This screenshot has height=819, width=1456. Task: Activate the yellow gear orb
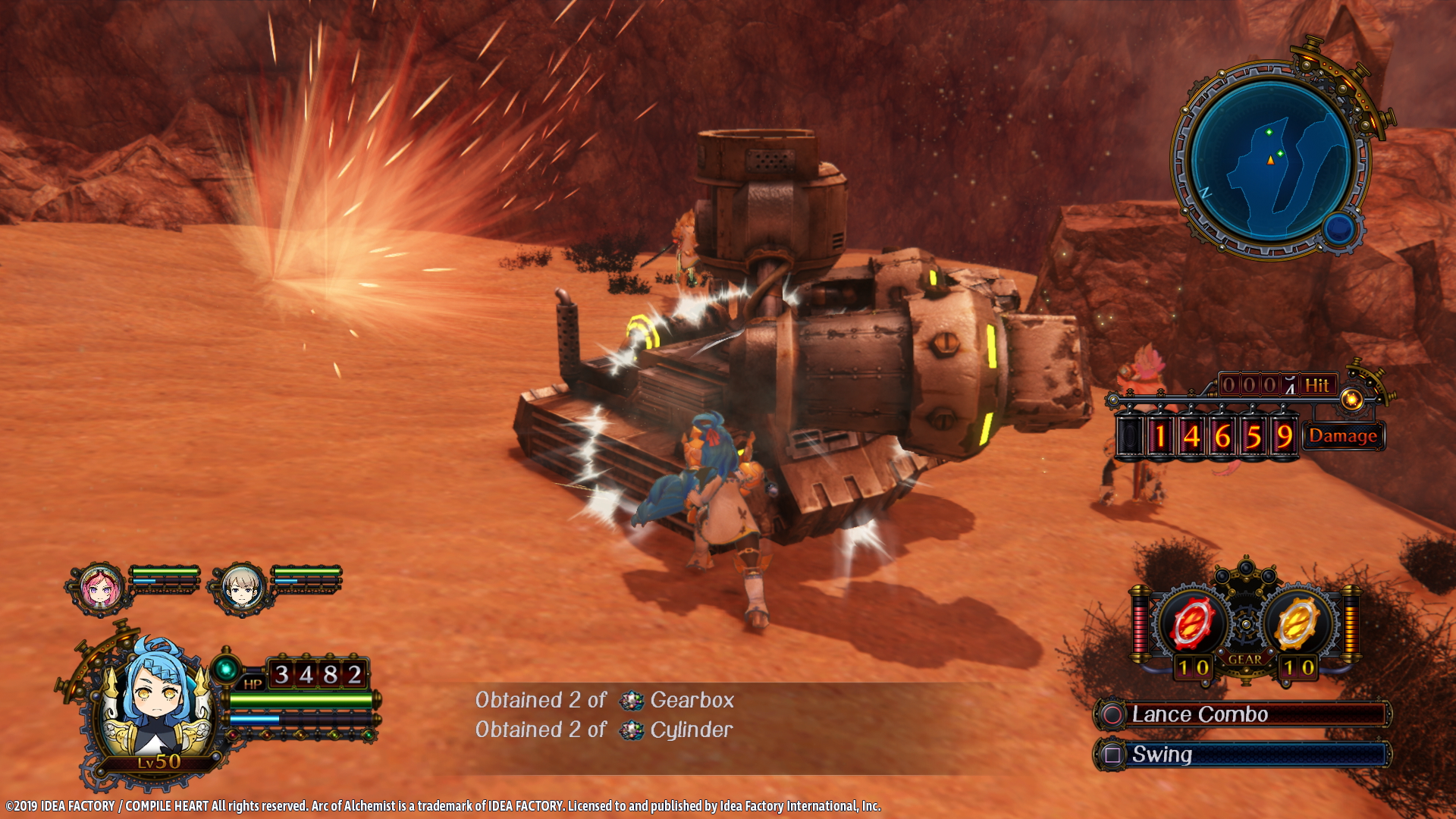[x=1298, y=623]
